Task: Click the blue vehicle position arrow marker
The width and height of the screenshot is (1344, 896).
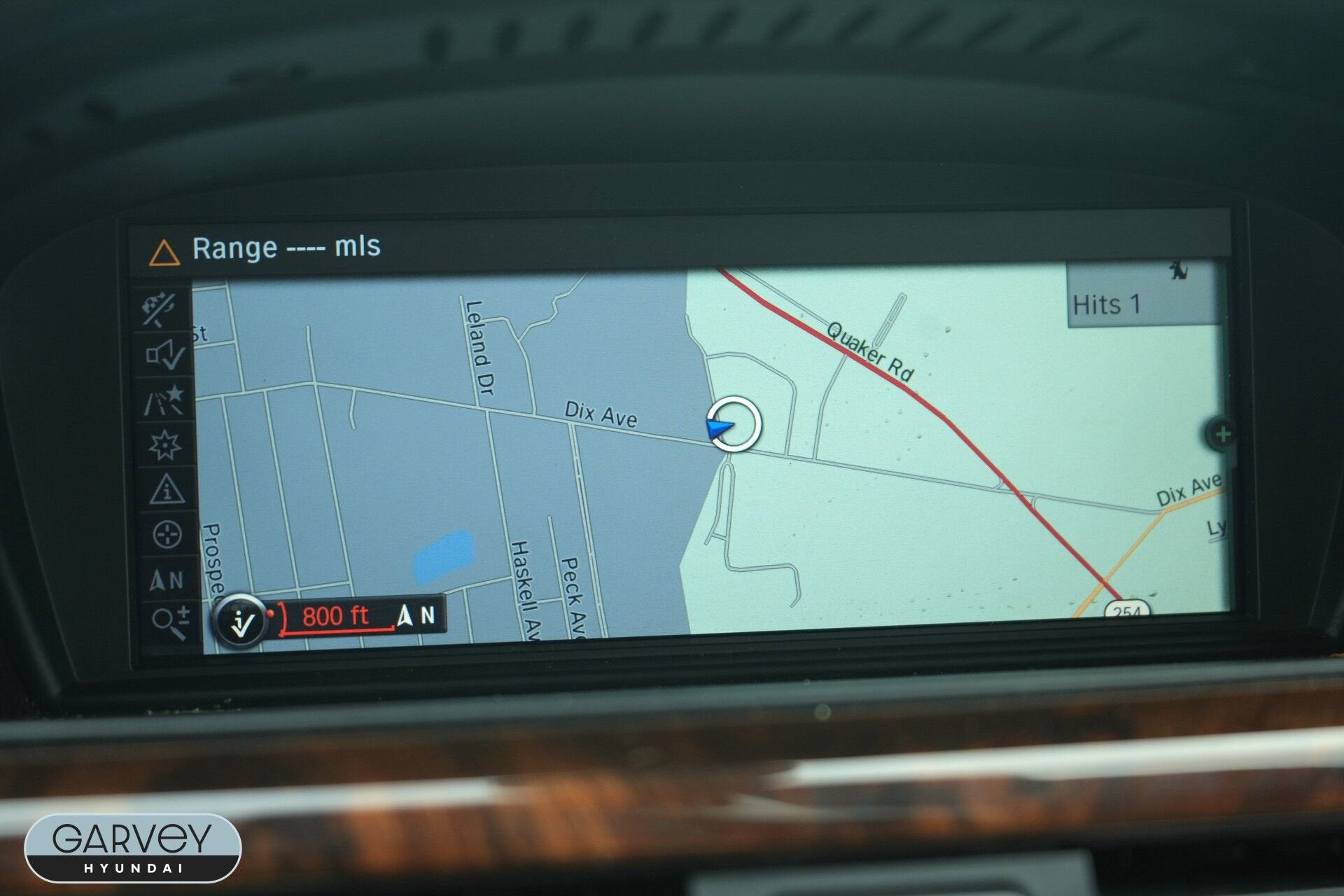Action: pos(720,427)
